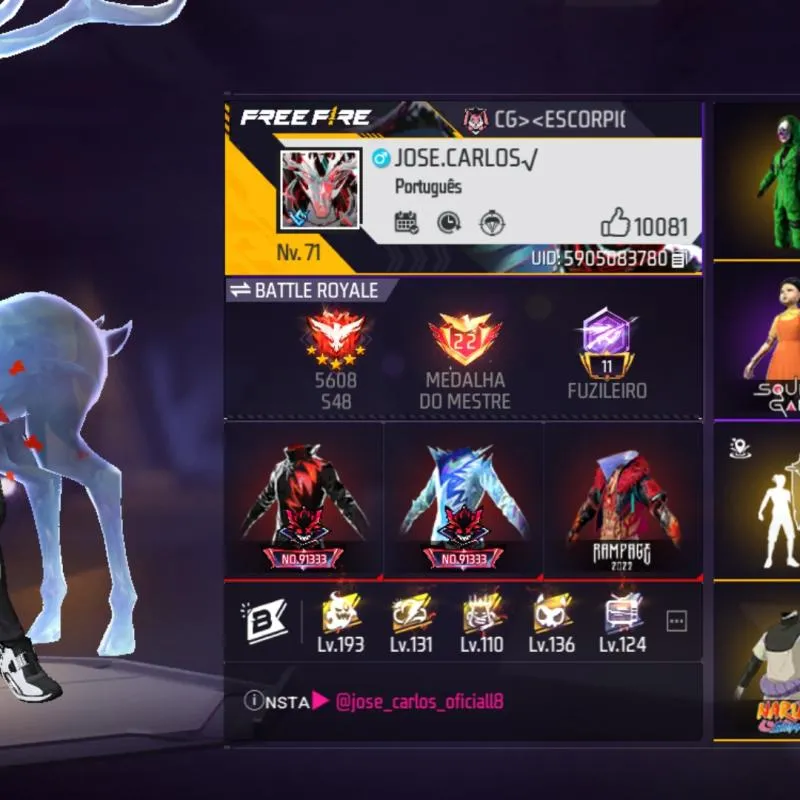Select the clock icon under the player name
The width and height of the screenshot is (800, 800).
(x=449, y=223)
